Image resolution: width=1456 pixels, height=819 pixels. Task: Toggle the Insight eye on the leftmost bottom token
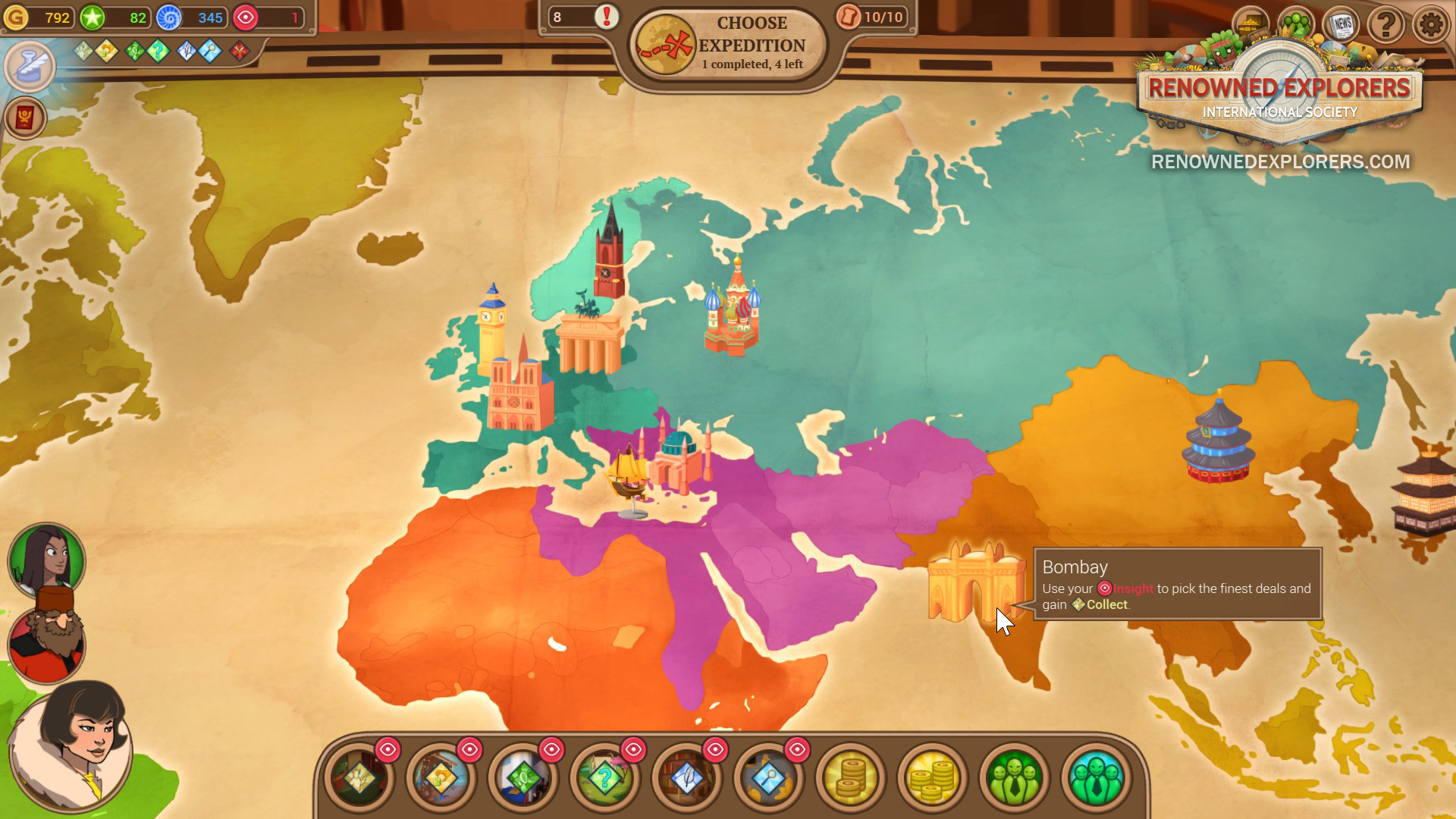tap(388, 749)
